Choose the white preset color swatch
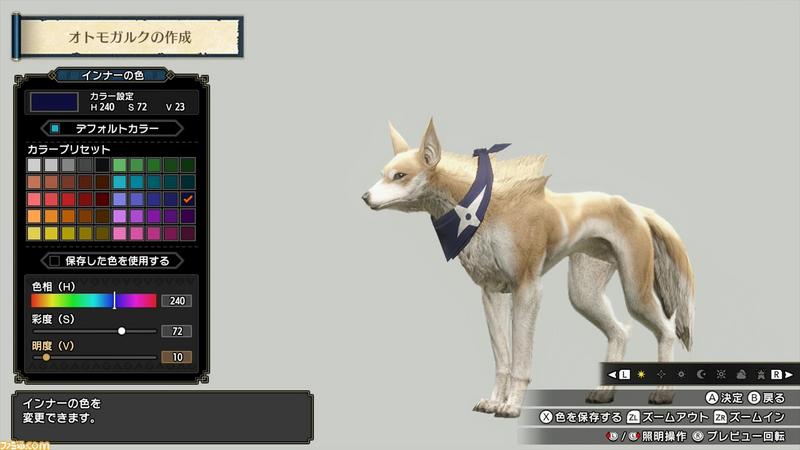Viewport: 800px width, 450px height. point(35,164)
